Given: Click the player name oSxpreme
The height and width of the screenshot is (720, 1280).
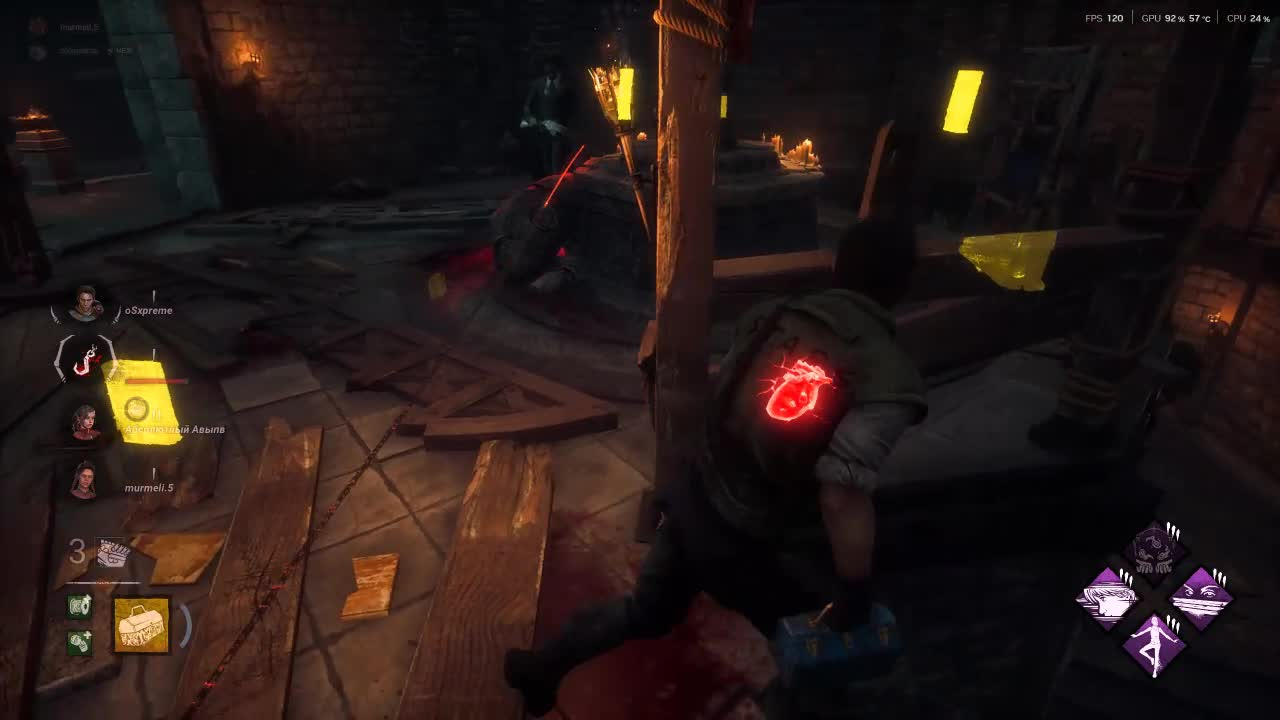Looking at the screenshot, I should point(148,310).
